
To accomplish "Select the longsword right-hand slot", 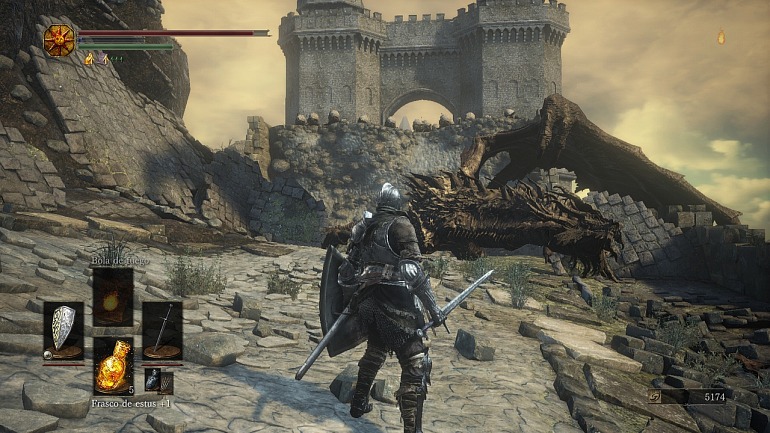I will [x=162, y=331].
